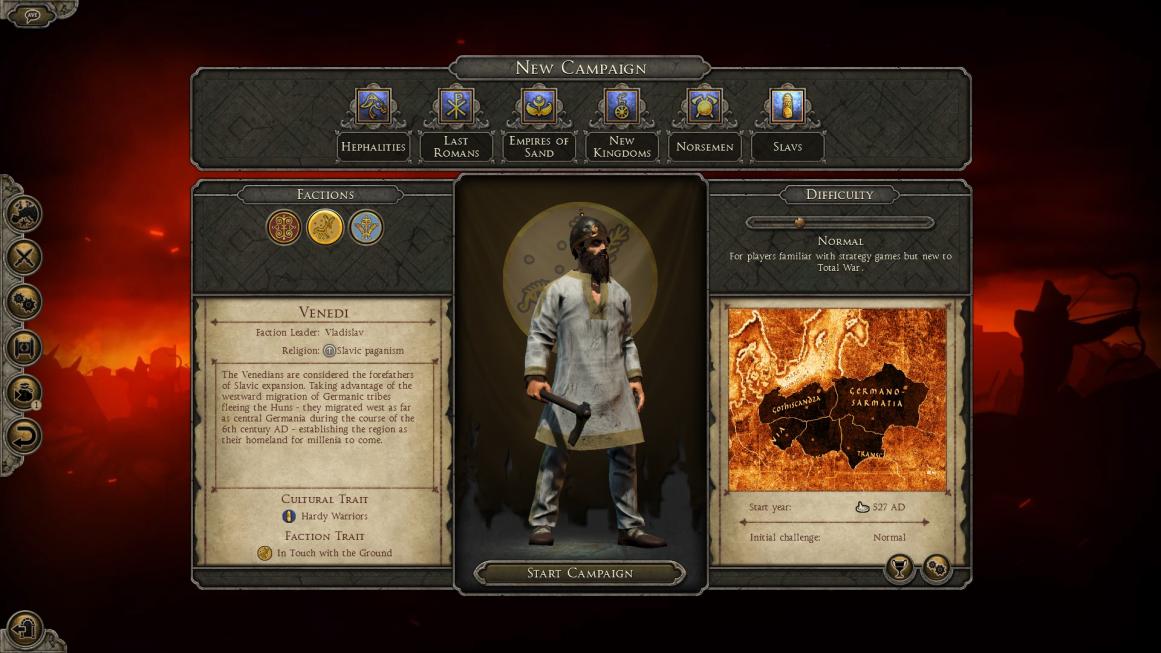Open campaign settings gears button
This screenshot has height=653, width=1161.
click(937, 568)
